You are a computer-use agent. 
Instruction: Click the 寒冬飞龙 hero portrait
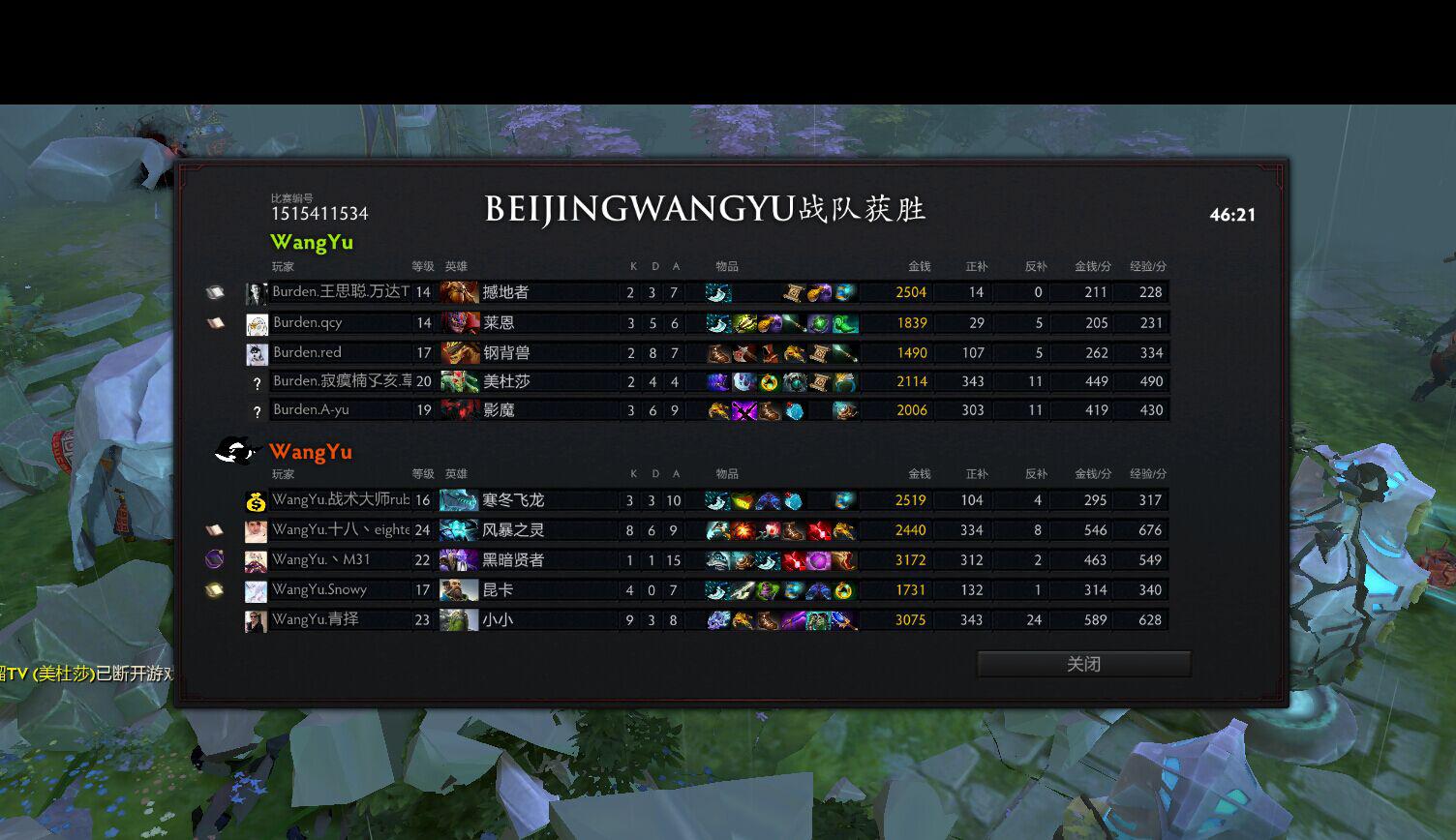459,500
